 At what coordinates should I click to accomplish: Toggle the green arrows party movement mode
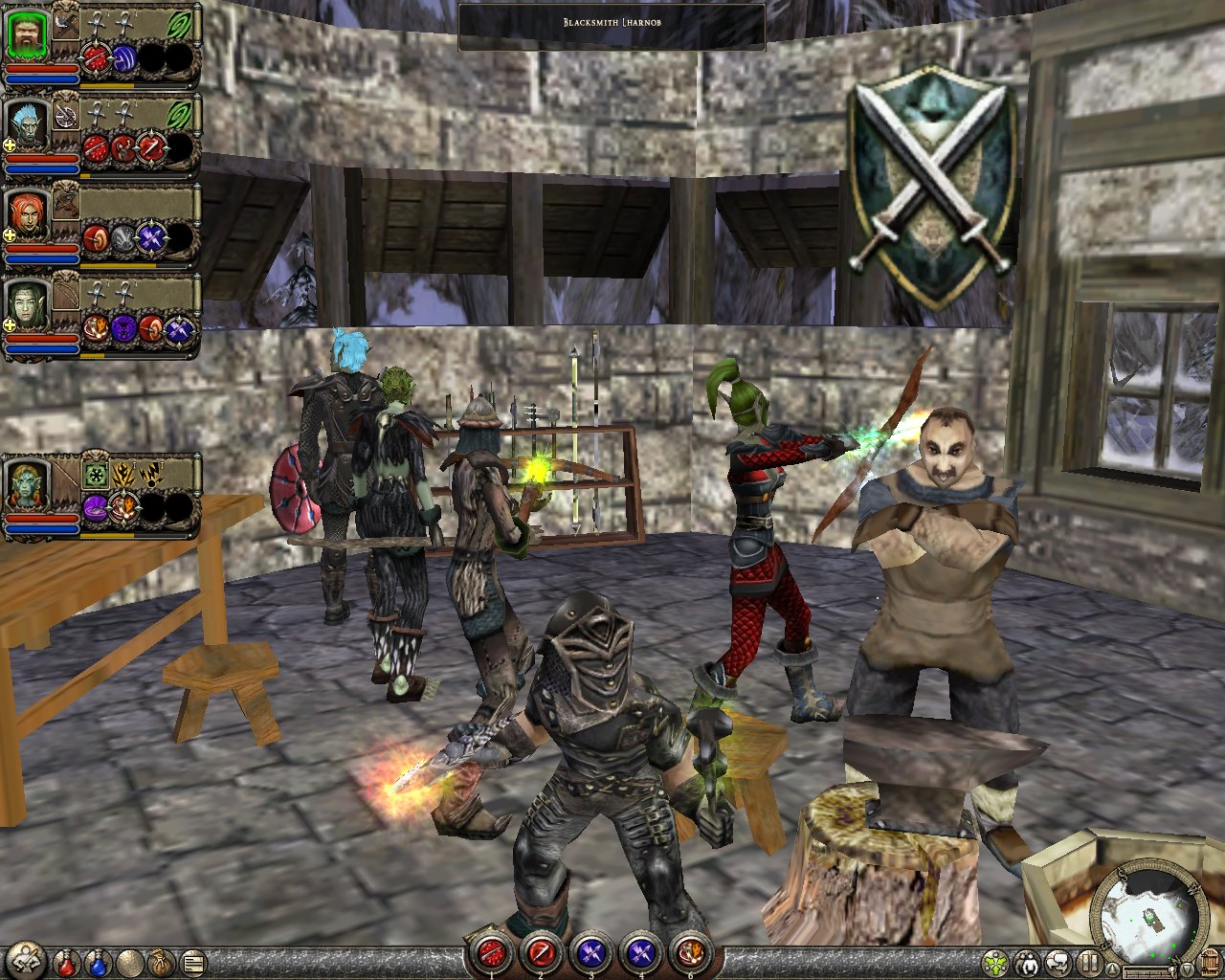[x=995, y=961]
